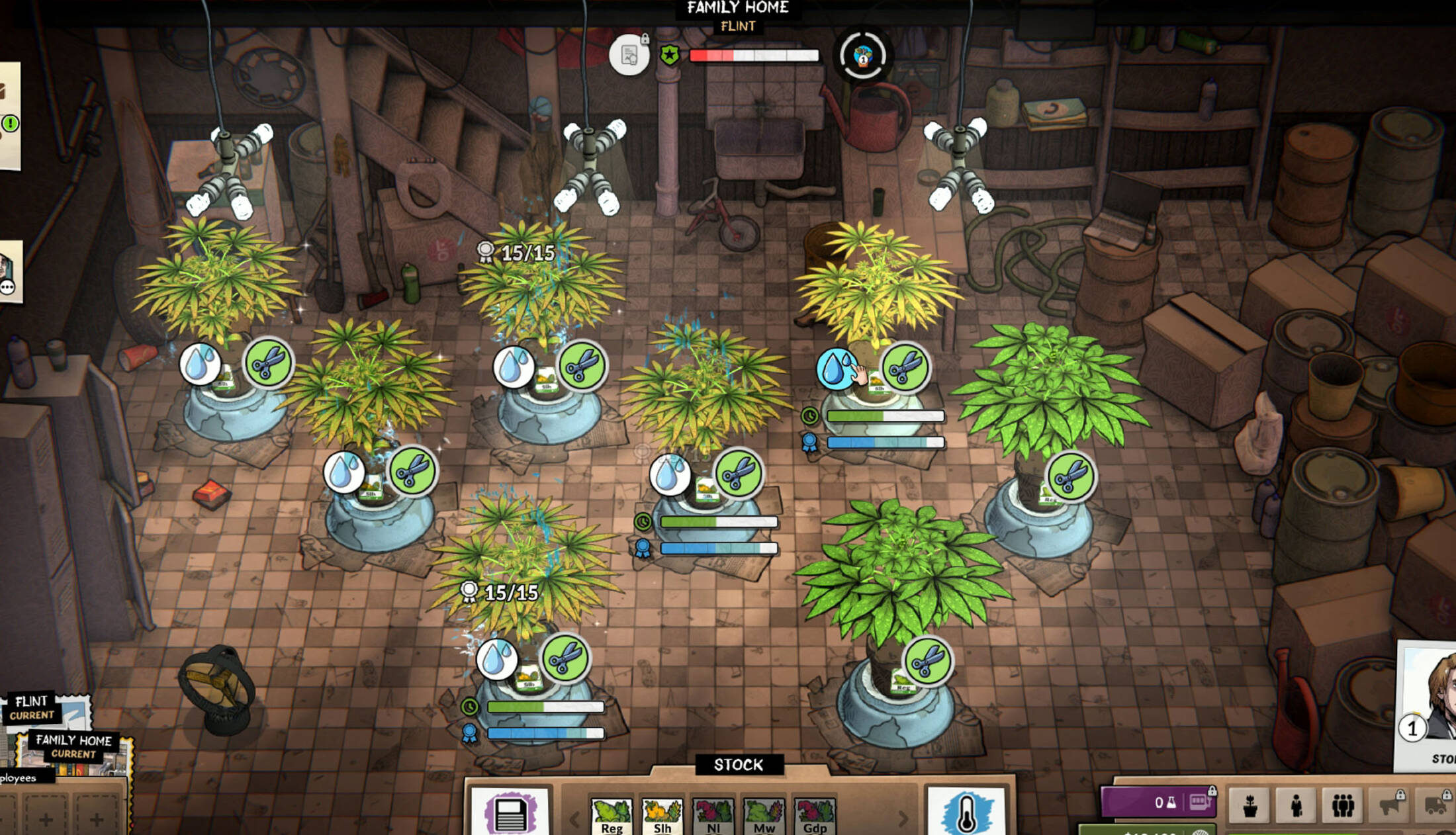The image size is (1456, 835).
Task: Pick the Mw strain in the stock bar
Action: pos(764,816)
